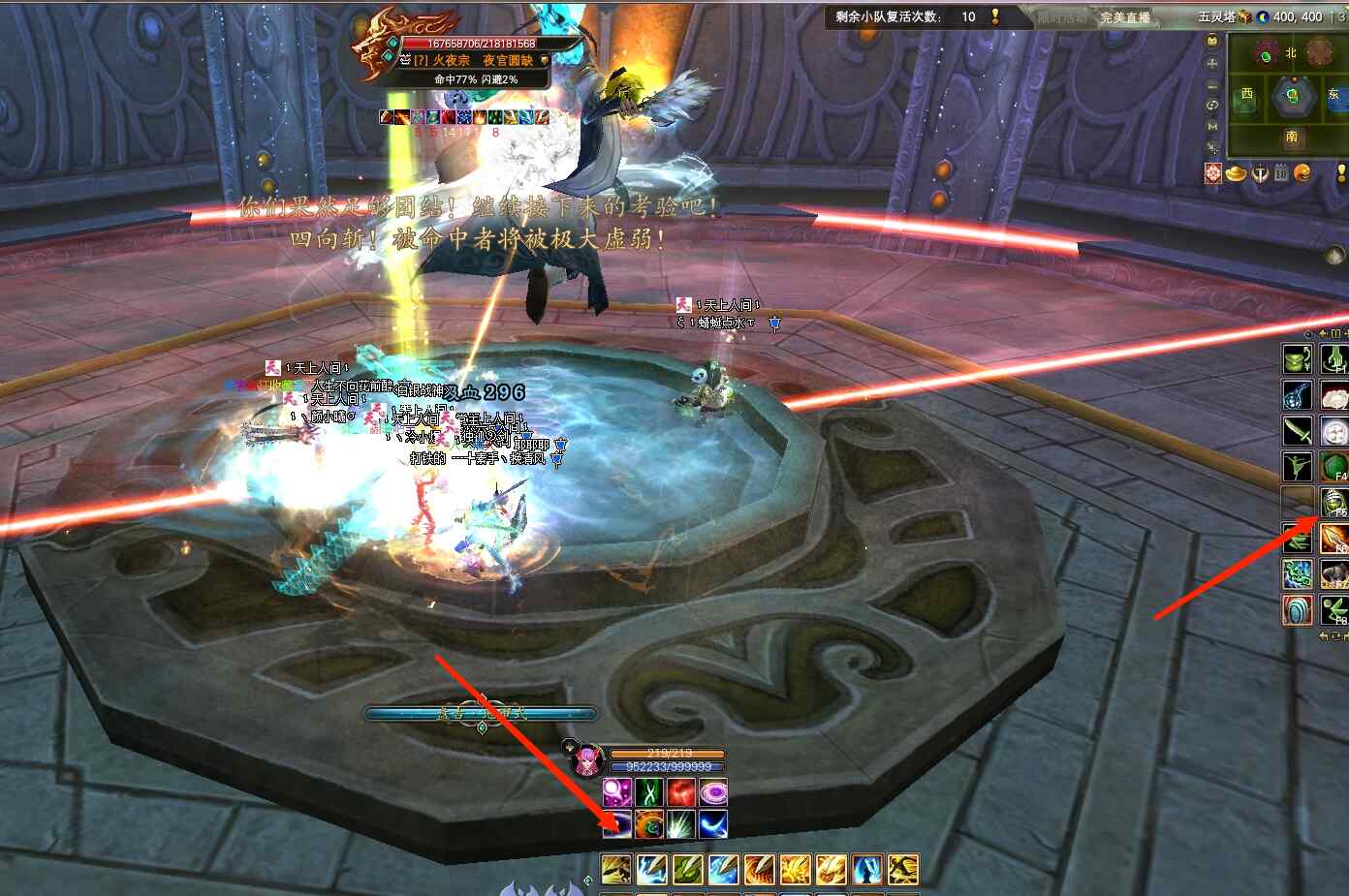Select the 西 (west) room on the minimap
The width and height of the screenshot is (1349, 896).
point(1247,95)
